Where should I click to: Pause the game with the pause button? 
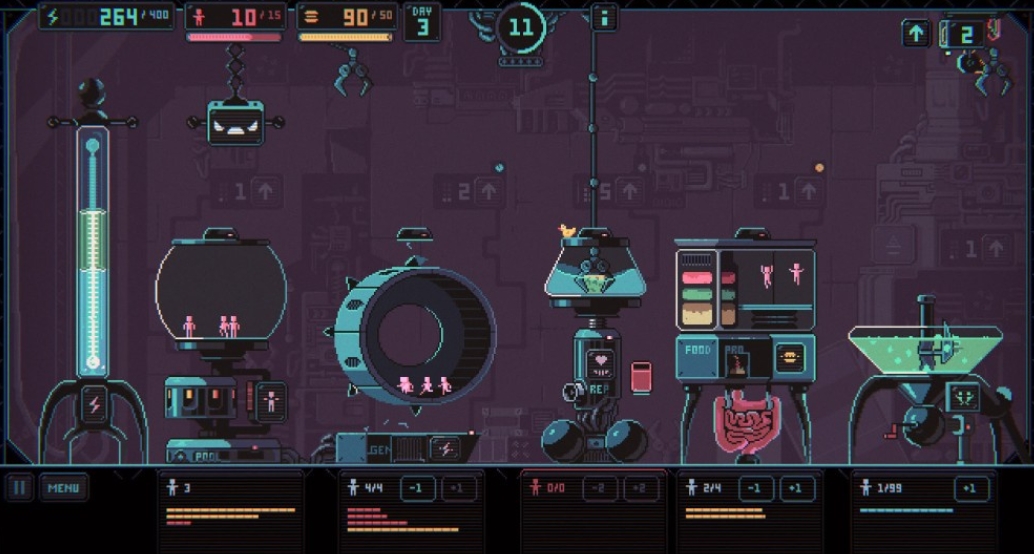click(x=19, y=488)
